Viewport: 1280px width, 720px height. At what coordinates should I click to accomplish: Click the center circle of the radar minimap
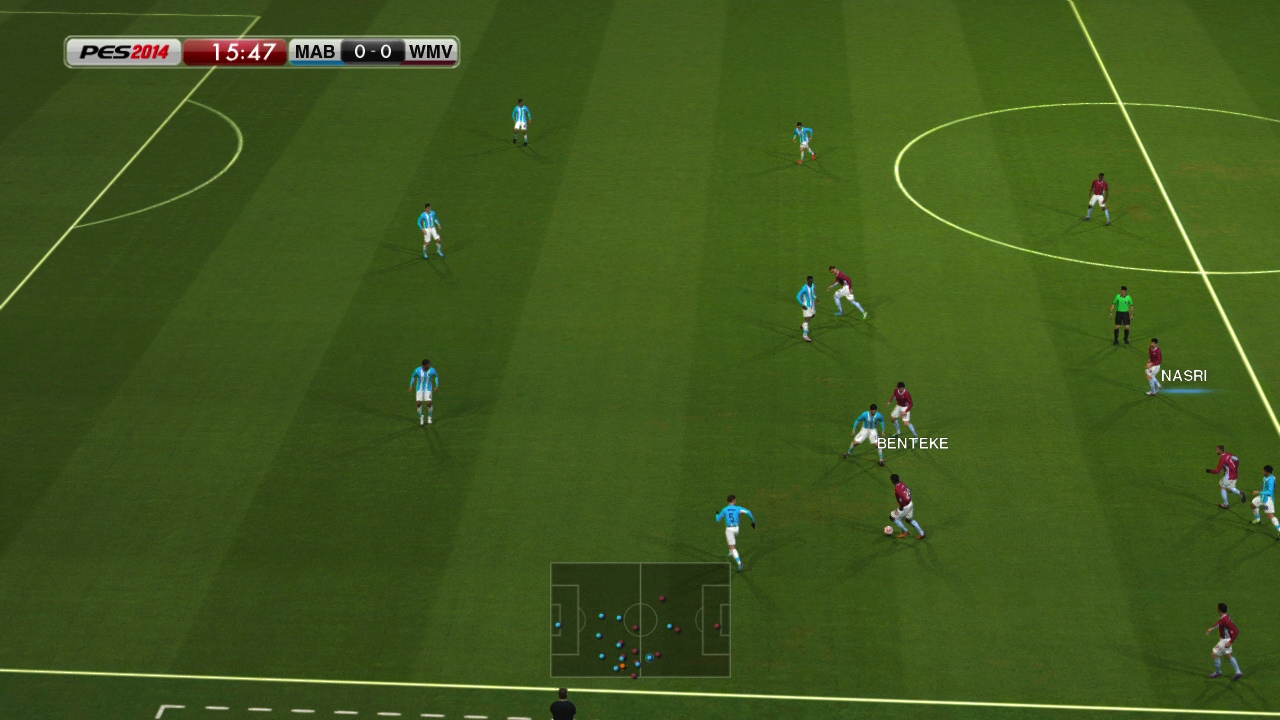click(x=641, y=620)
